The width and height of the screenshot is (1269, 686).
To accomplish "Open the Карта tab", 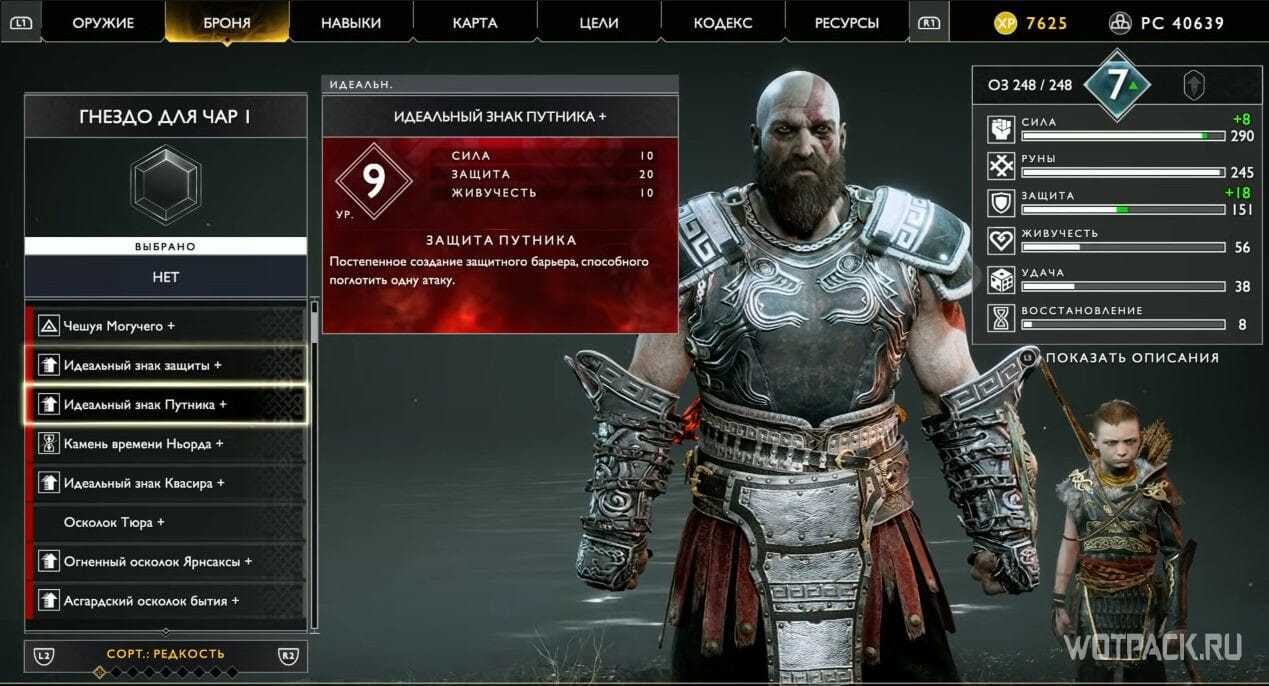I will point(475,22).
